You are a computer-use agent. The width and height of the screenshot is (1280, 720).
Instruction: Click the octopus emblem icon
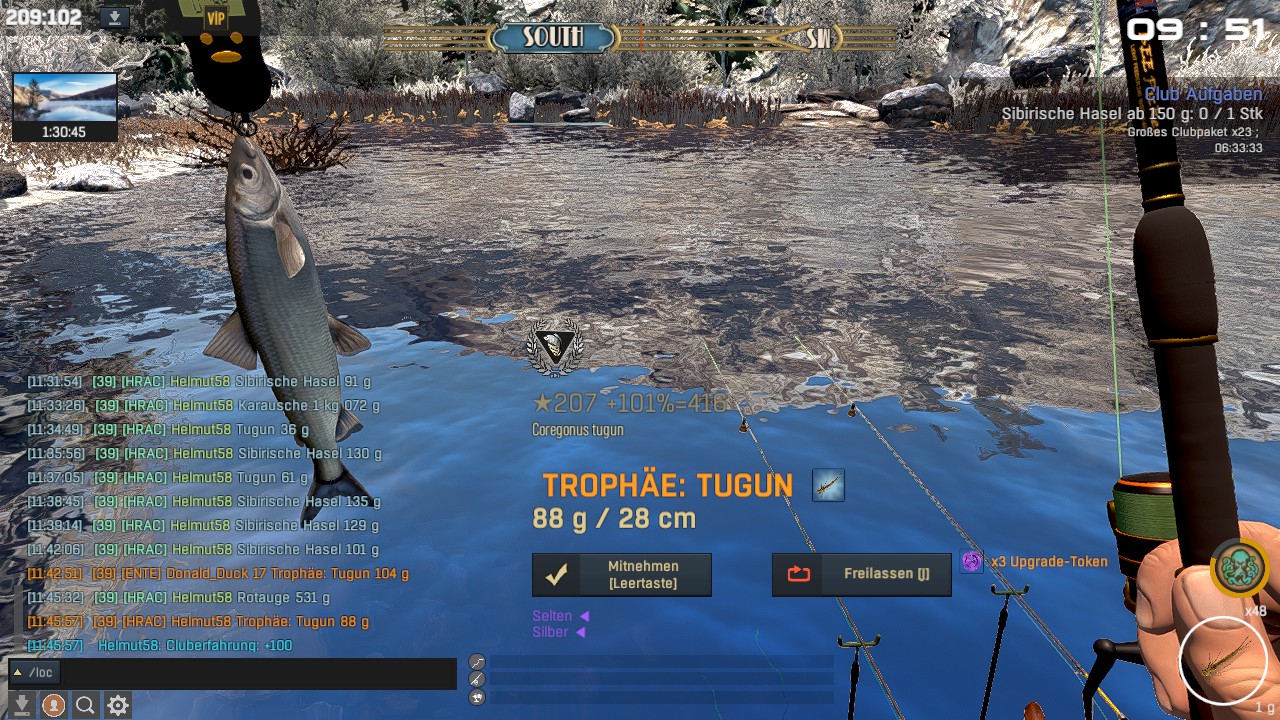[x=1240, y=568]
